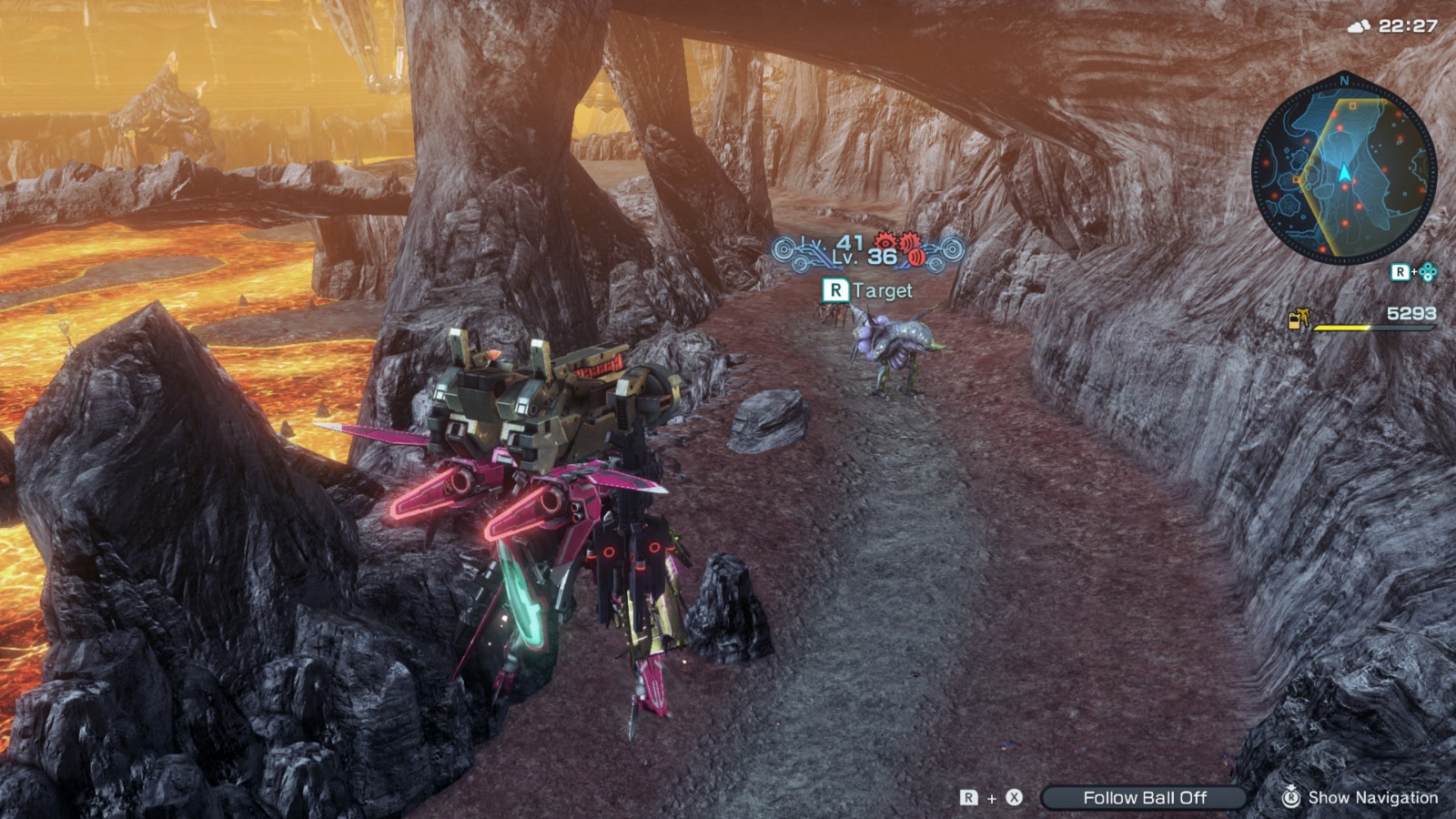Click the N compass marker on the minimap

click(1343, 81)
